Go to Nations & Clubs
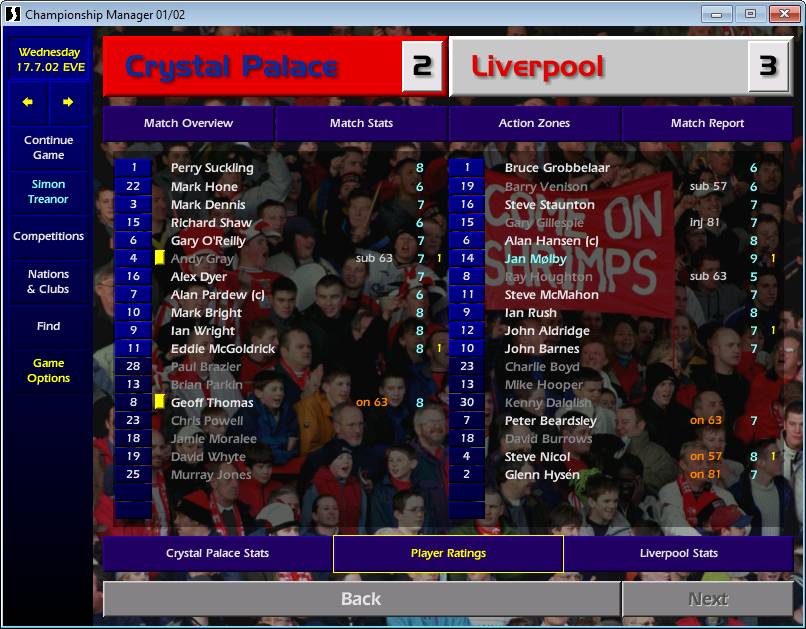 pyautogui.click(x=48, y=281)
